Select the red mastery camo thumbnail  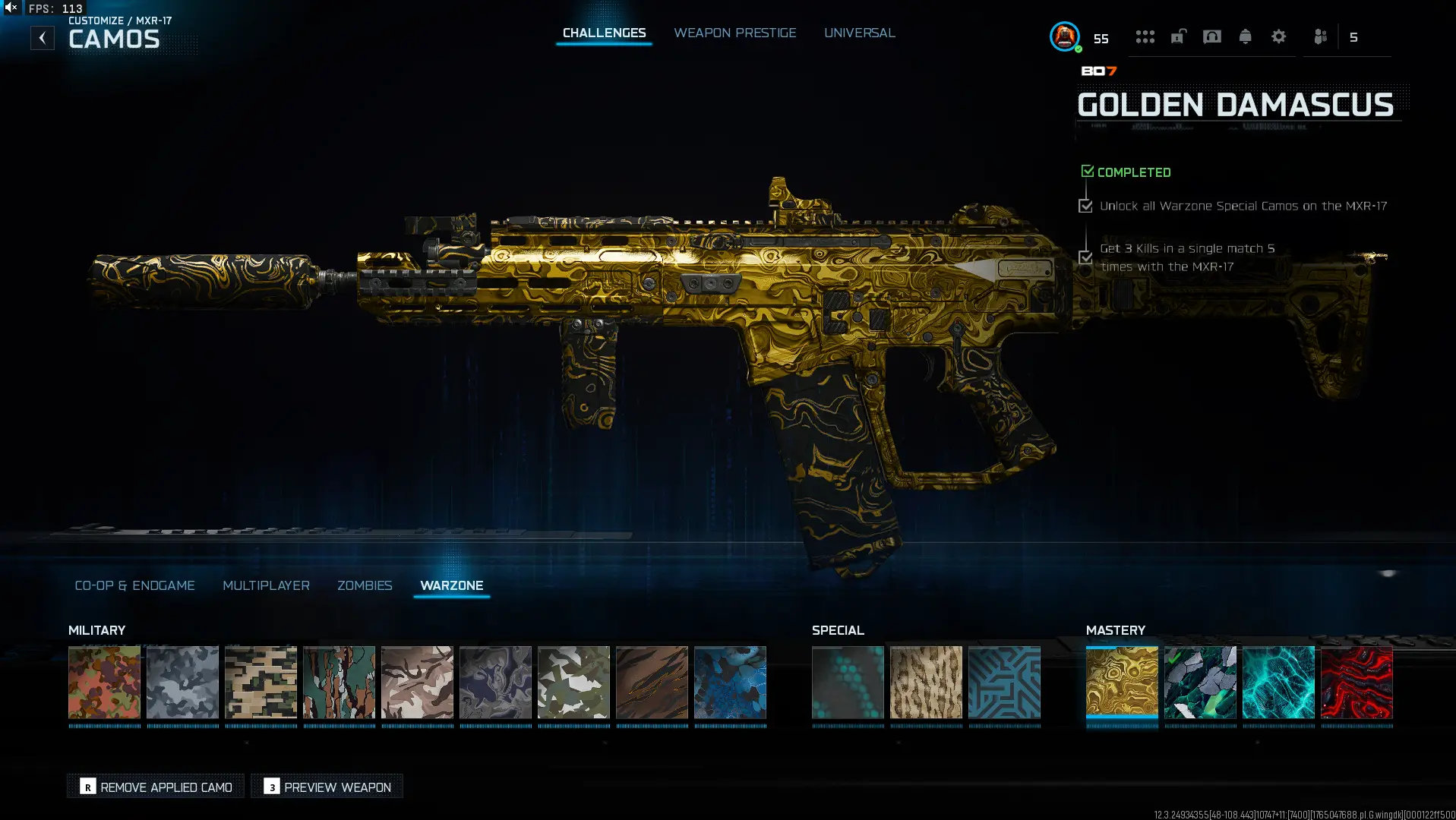click(1356, 683)
